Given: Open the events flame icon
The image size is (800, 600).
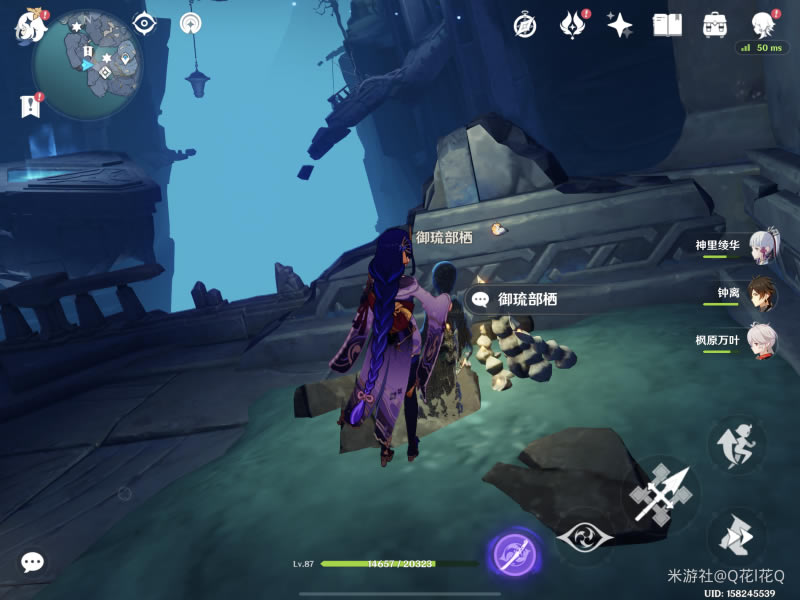Looking at the screenshot, I should click(571, 25).
